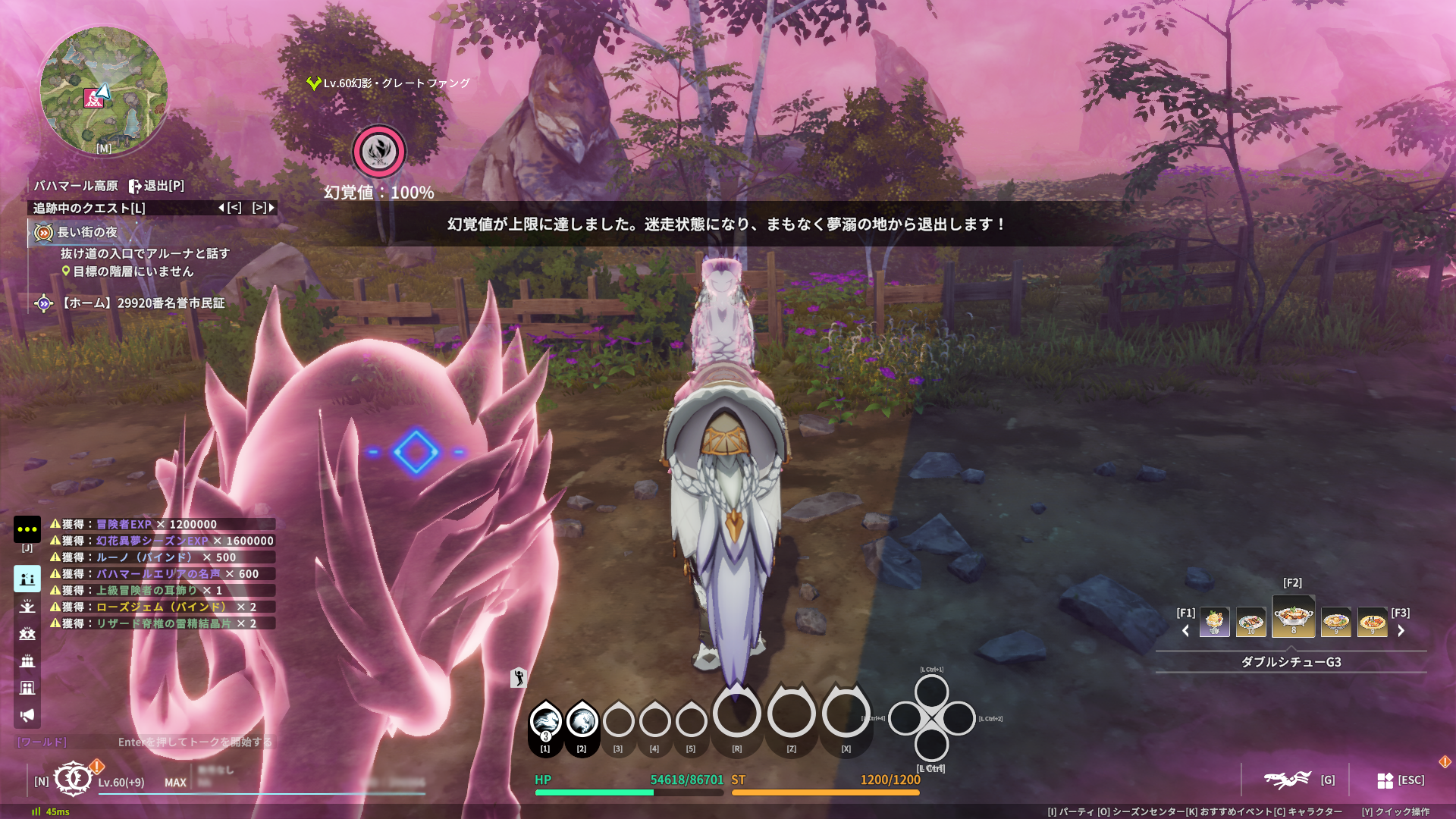Image resolution: width=1456 pixels, height=819 pixels.
Task: Click the dancing figure emote icon
Action: (x=519, y=677)
